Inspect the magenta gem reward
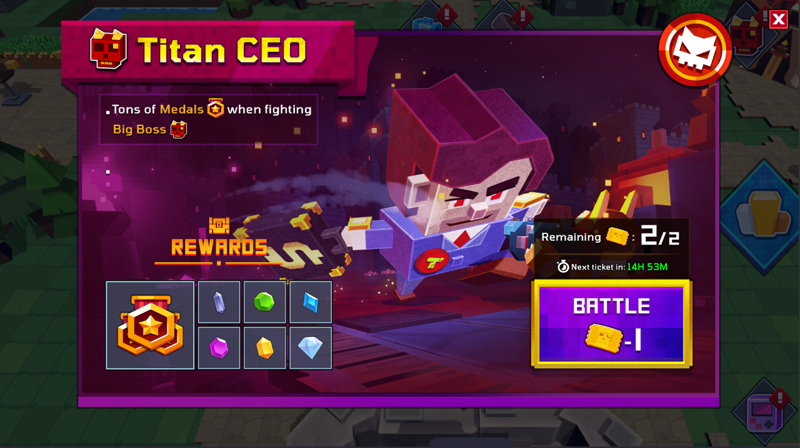 click(219, 348)
